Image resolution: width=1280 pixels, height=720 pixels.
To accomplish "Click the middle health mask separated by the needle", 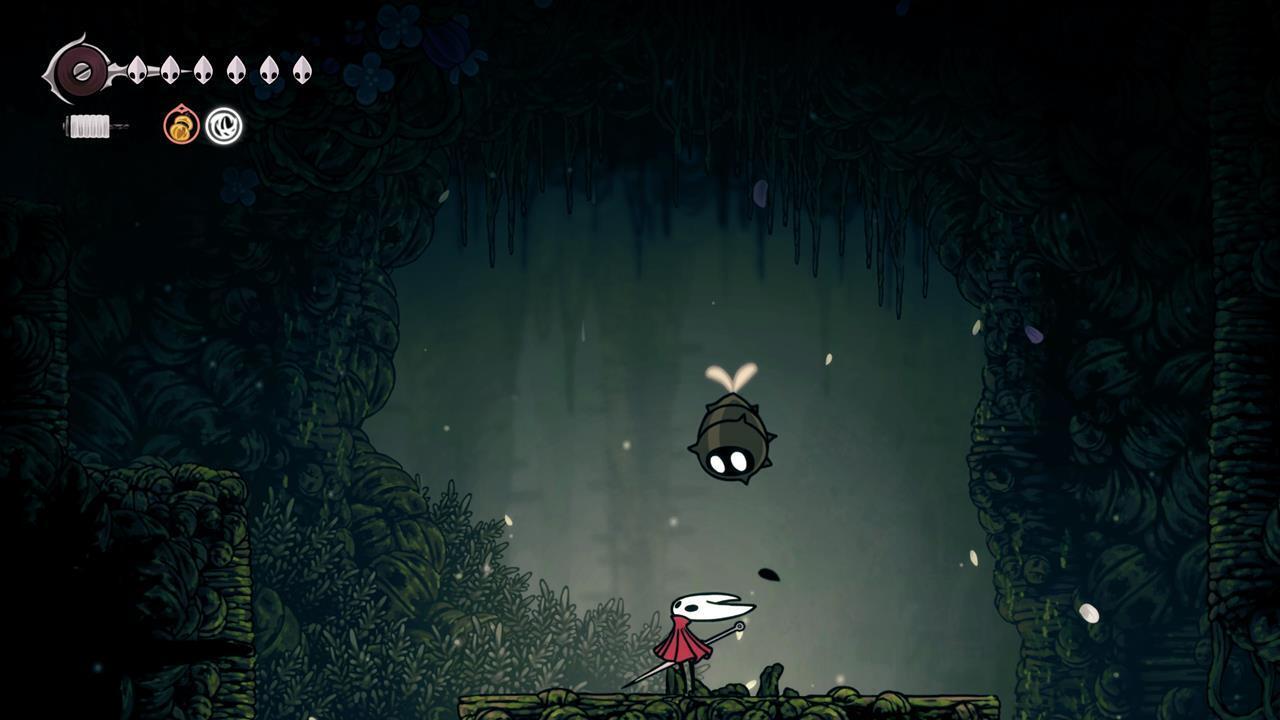I will click(x=169, y=70).
